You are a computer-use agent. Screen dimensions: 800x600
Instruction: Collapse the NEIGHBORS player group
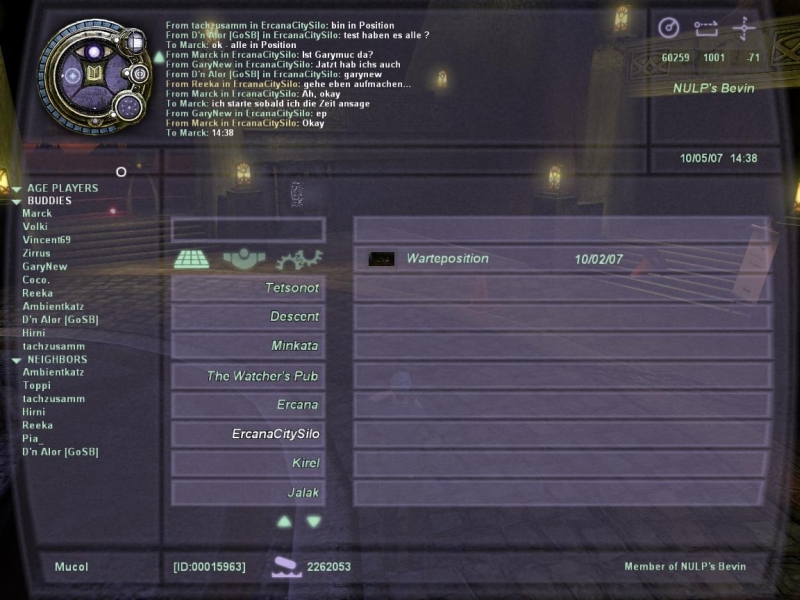[17, 360]
